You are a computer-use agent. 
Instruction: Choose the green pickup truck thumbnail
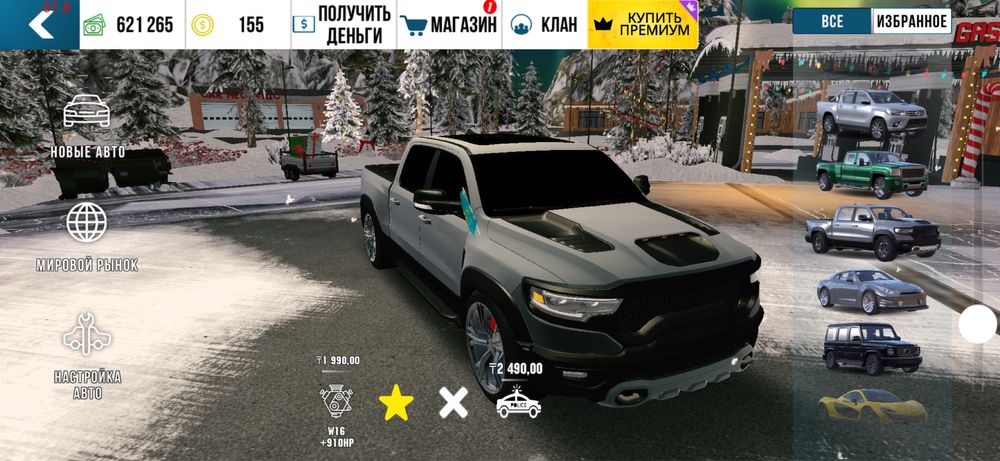pyautogui.click(x=868, y=173)
